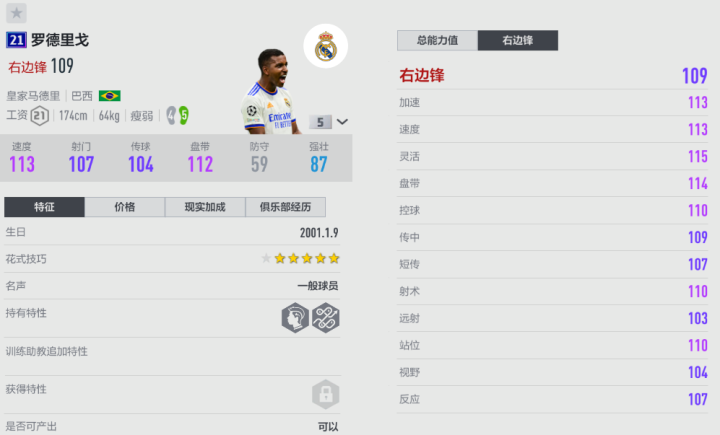The image size is (720, 435).
Task: Toggle the favorite star icon
Action: coord(17,13)
